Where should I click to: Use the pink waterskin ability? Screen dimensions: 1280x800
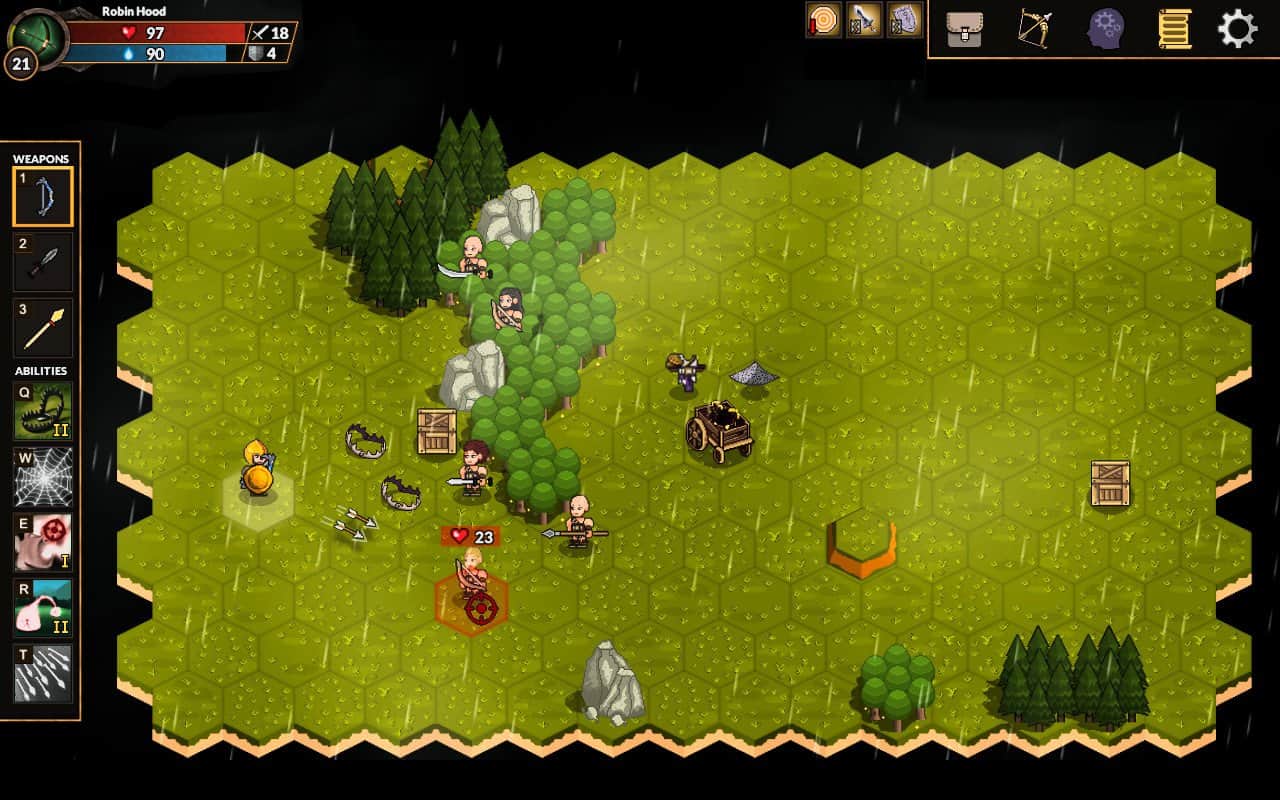click(x=43, y=607)
